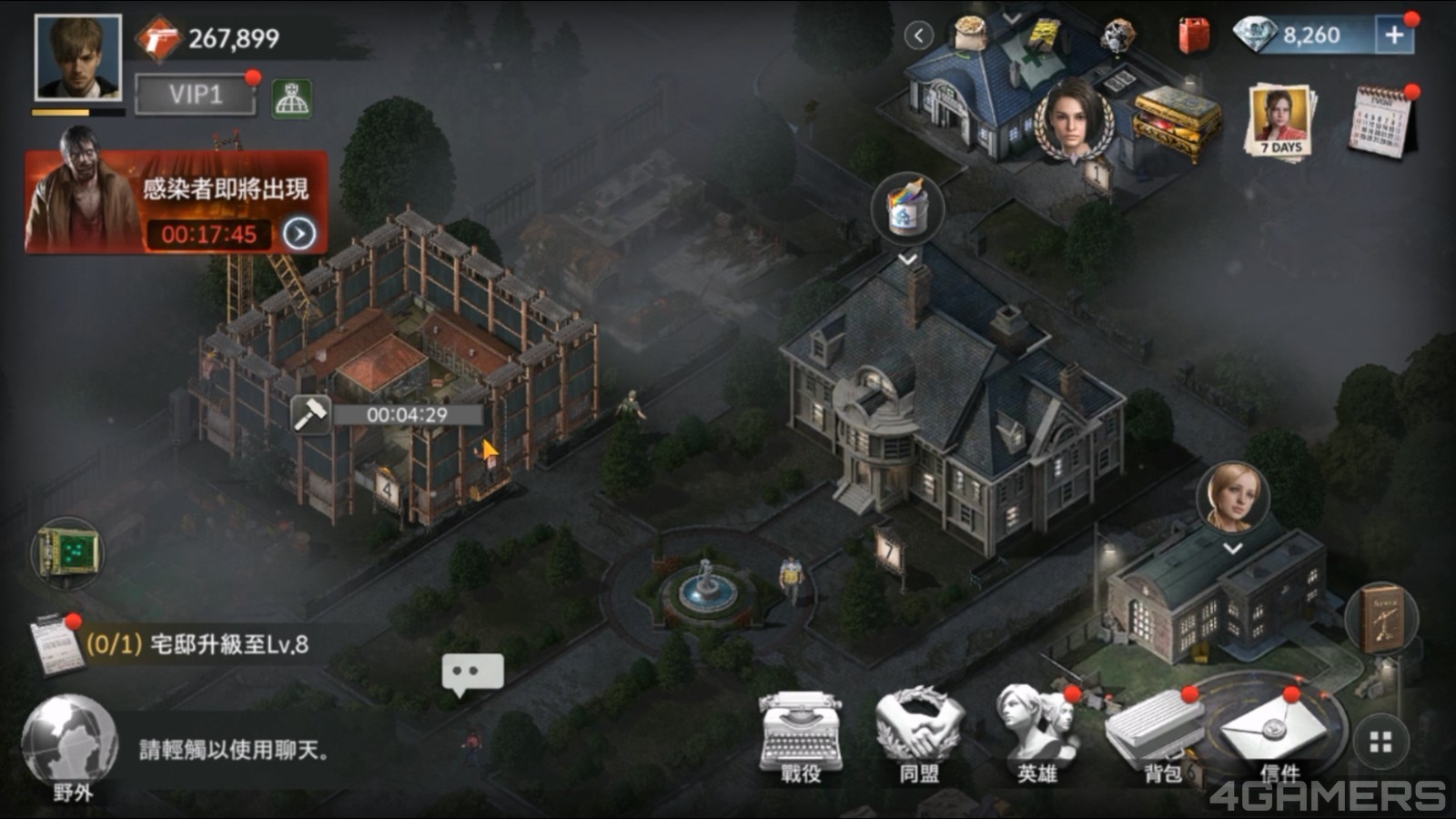Open the green circuit board icon
Viewport: 1456px width, 819px height.
[68, 551]
